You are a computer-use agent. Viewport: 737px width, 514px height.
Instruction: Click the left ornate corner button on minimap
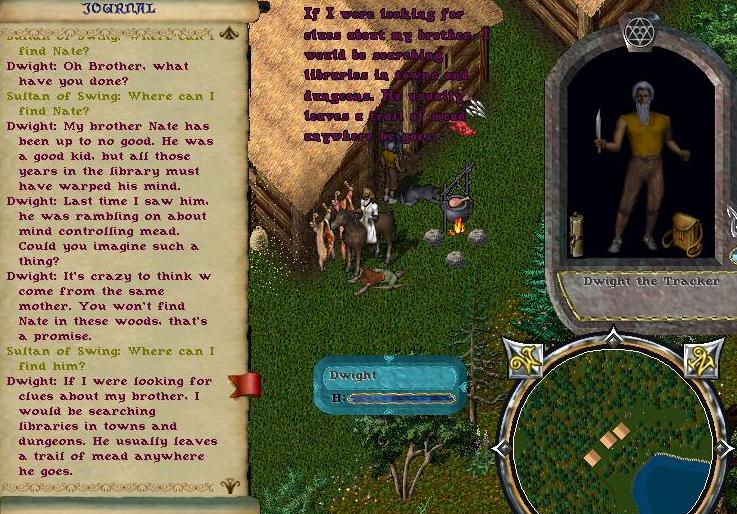coord(524,359)
